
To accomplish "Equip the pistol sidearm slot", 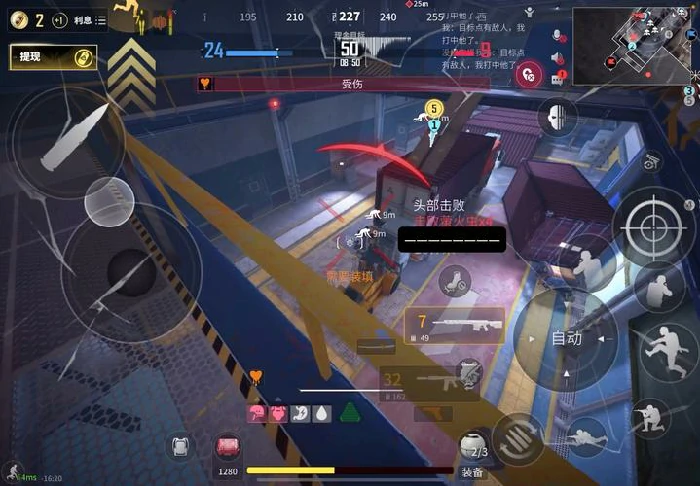I will (x=433, y=413).
